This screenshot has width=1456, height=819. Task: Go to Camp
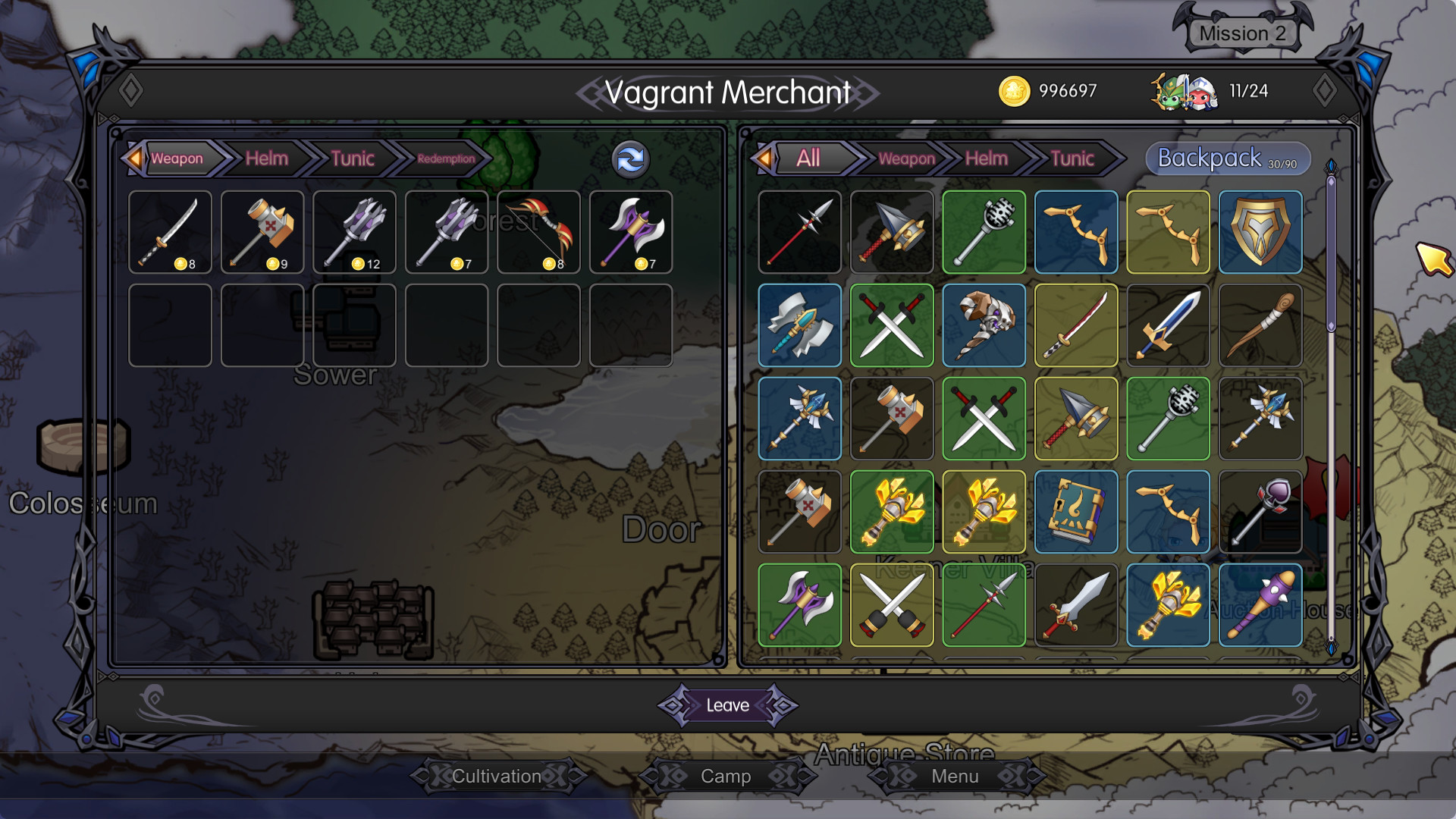pyautogui.click(x=726, y=776)
